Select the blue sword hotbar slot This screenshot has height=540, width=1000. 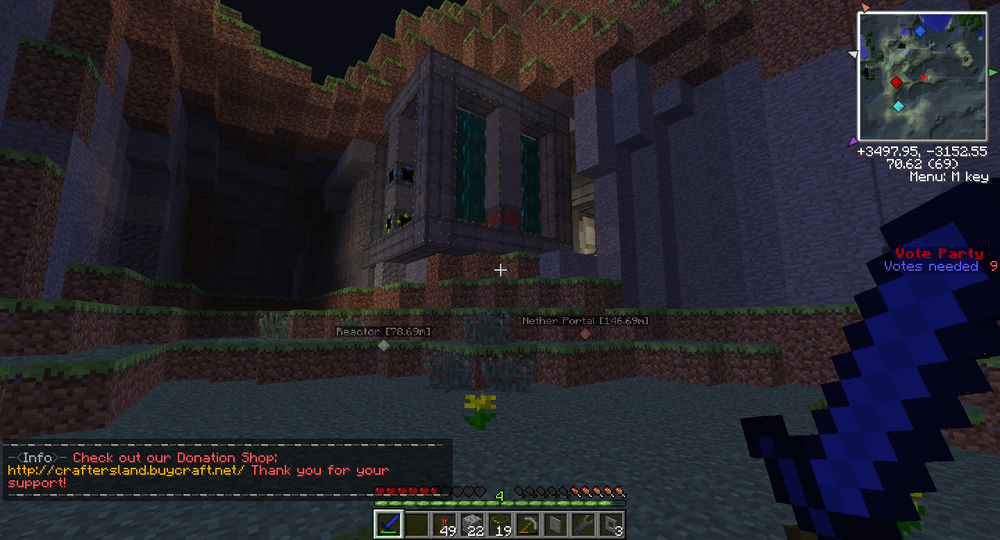click(388, 524)
